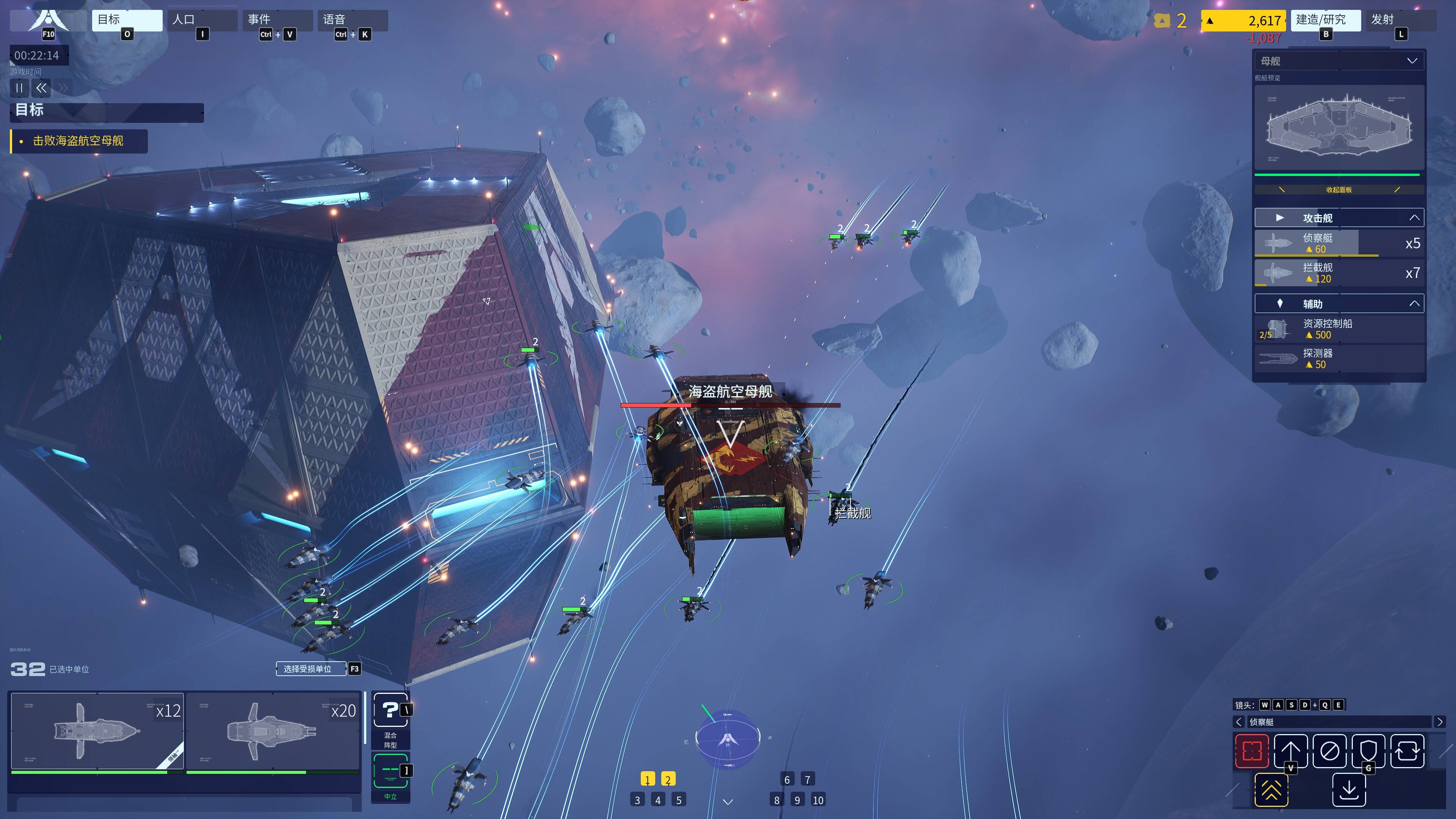1456x819 pixels.
Task: Select the 击败海盗航空母舰 objective entry
Action: [78, 141]
